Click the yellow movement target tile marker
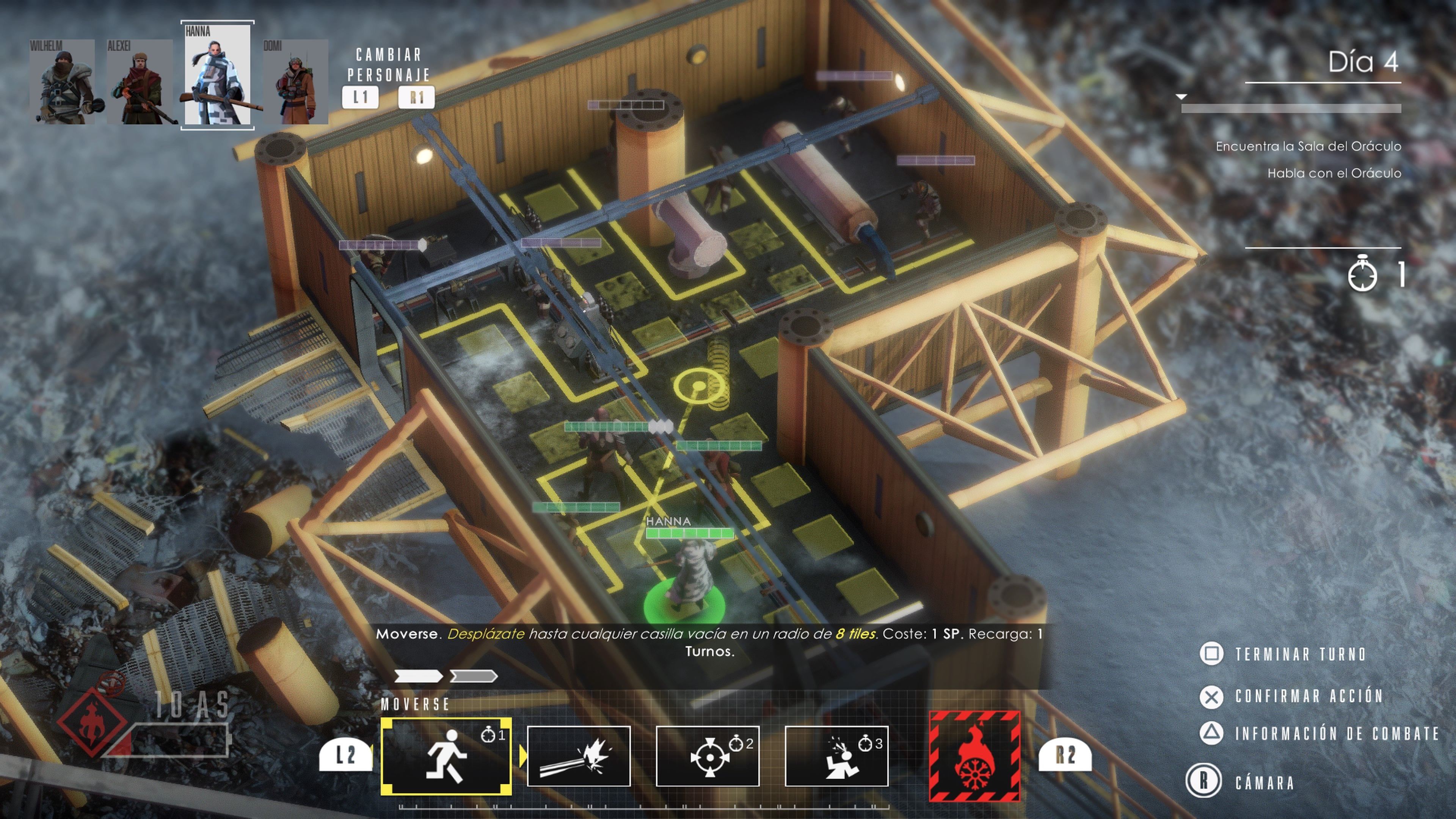 [x=699, y=386]
